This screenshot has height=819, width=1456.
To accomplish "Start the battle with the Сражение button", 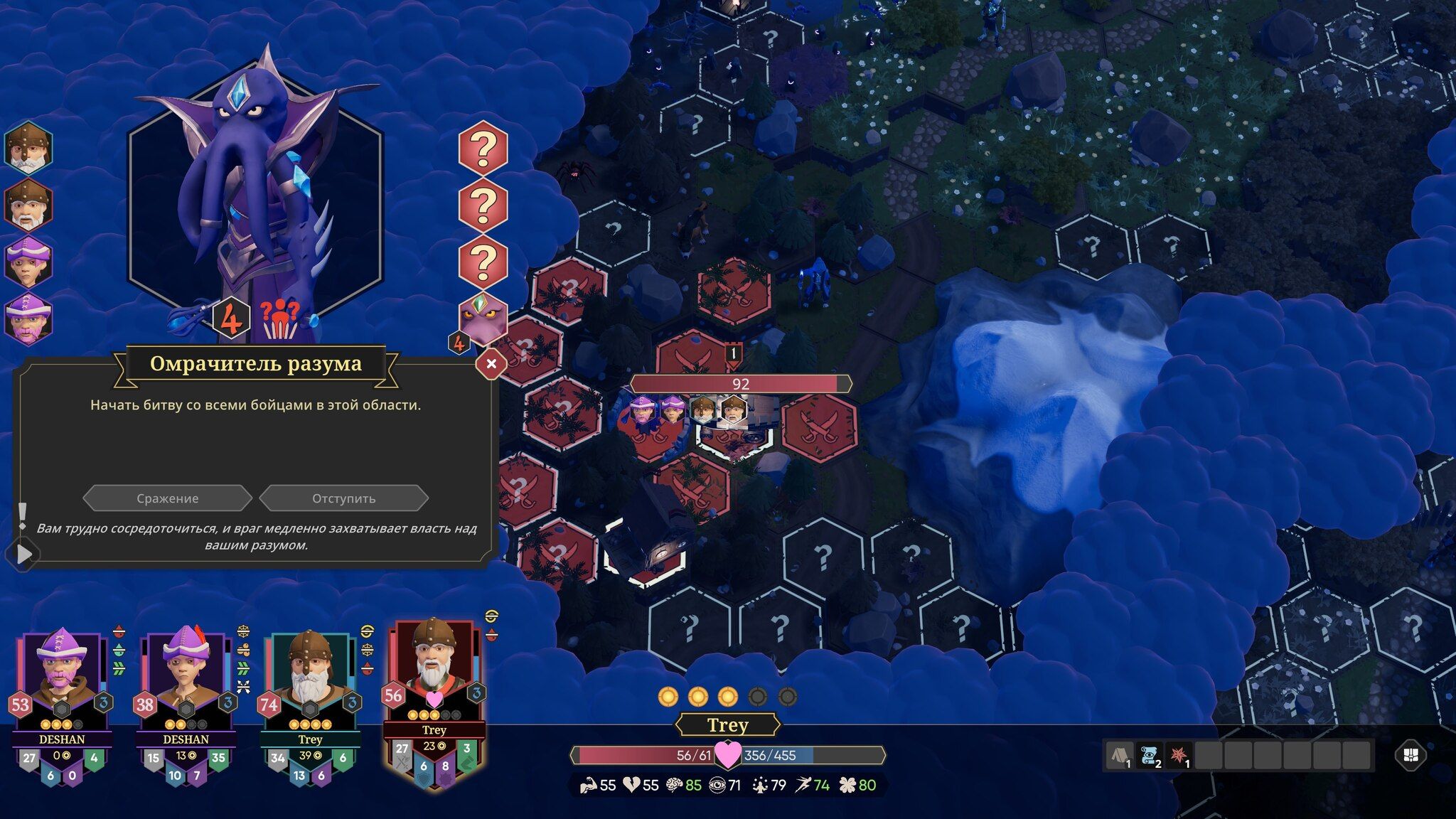I will pos(168,498).
